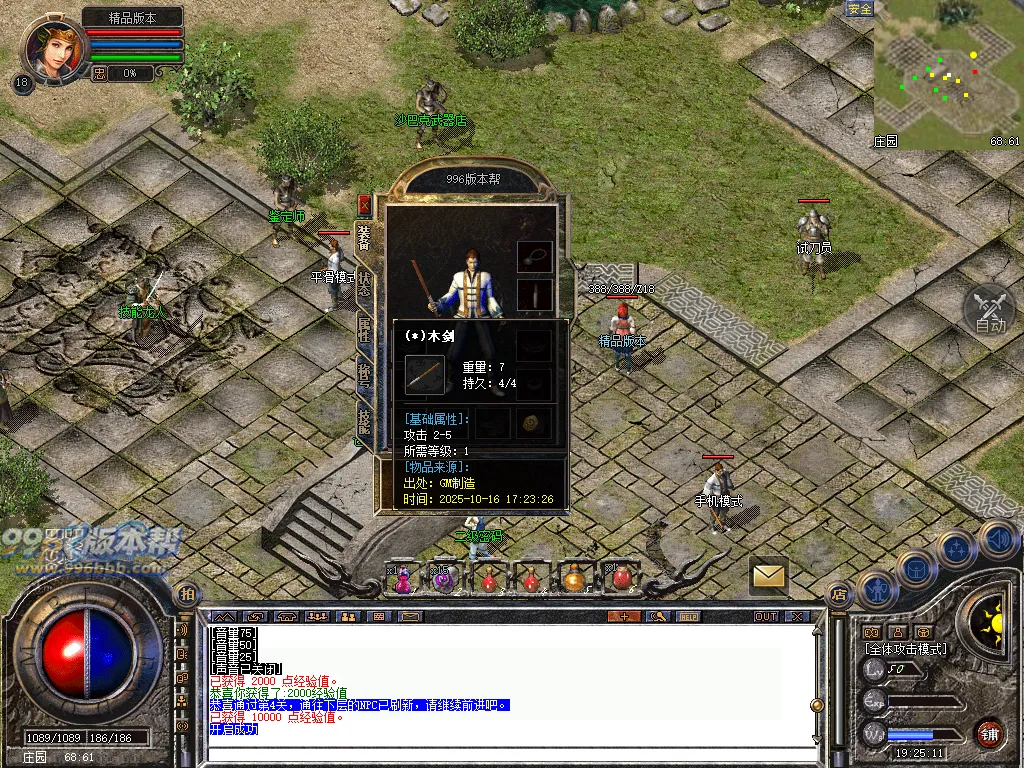
Task: Select the necklace equipment slot
Action: [x=535, y=256]
